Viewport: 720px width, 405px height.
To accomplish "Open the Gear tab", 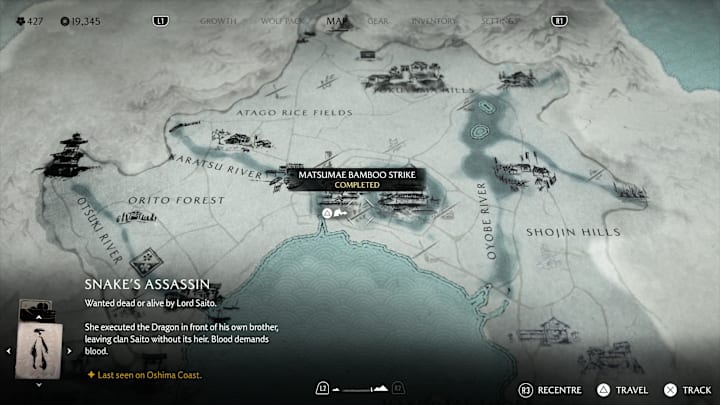I will [378, 20].
